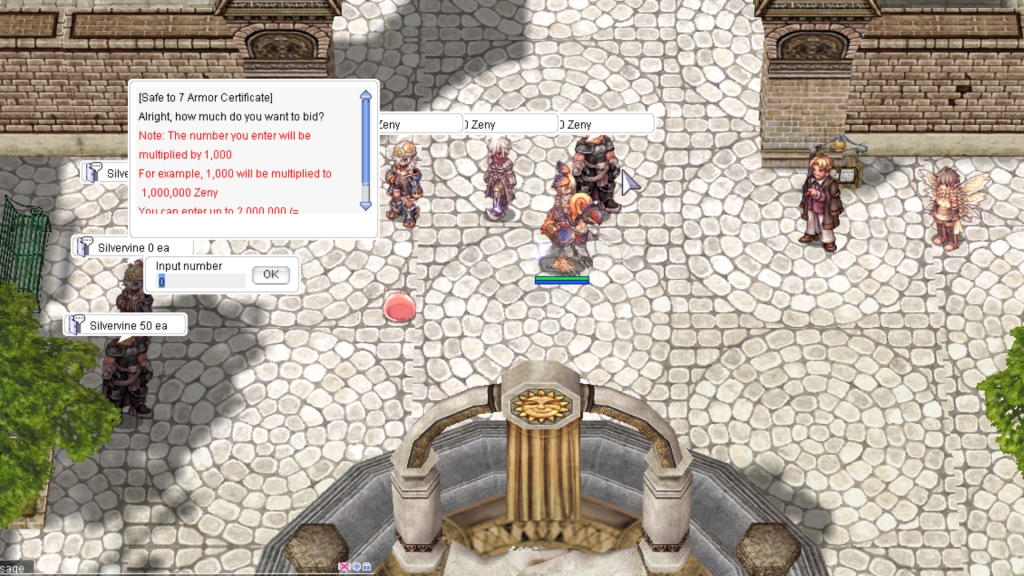Screen dimensions: 1024x576
Task: Click the dialog scrollbar's down arrow
Action: coord(366,204)
